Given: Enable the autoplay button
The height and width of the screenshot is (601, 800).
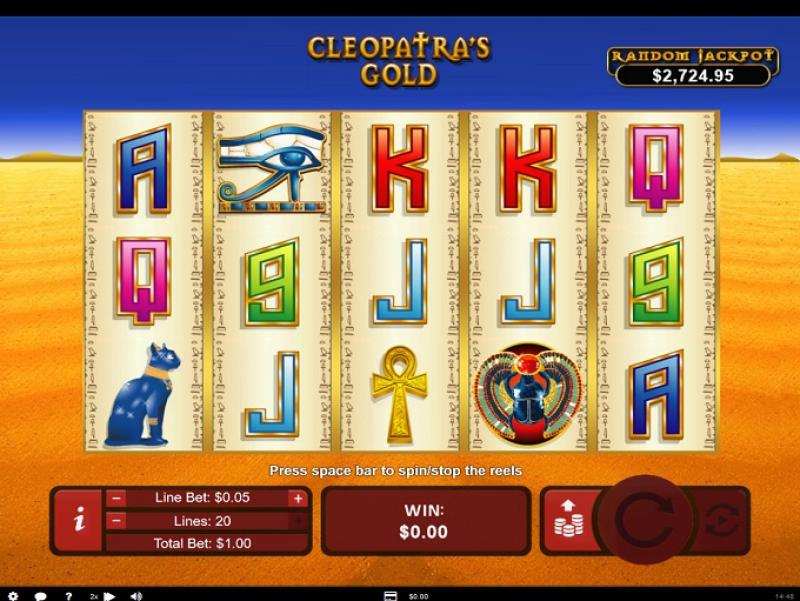Looking at the screenshot, I should point(721,520).
